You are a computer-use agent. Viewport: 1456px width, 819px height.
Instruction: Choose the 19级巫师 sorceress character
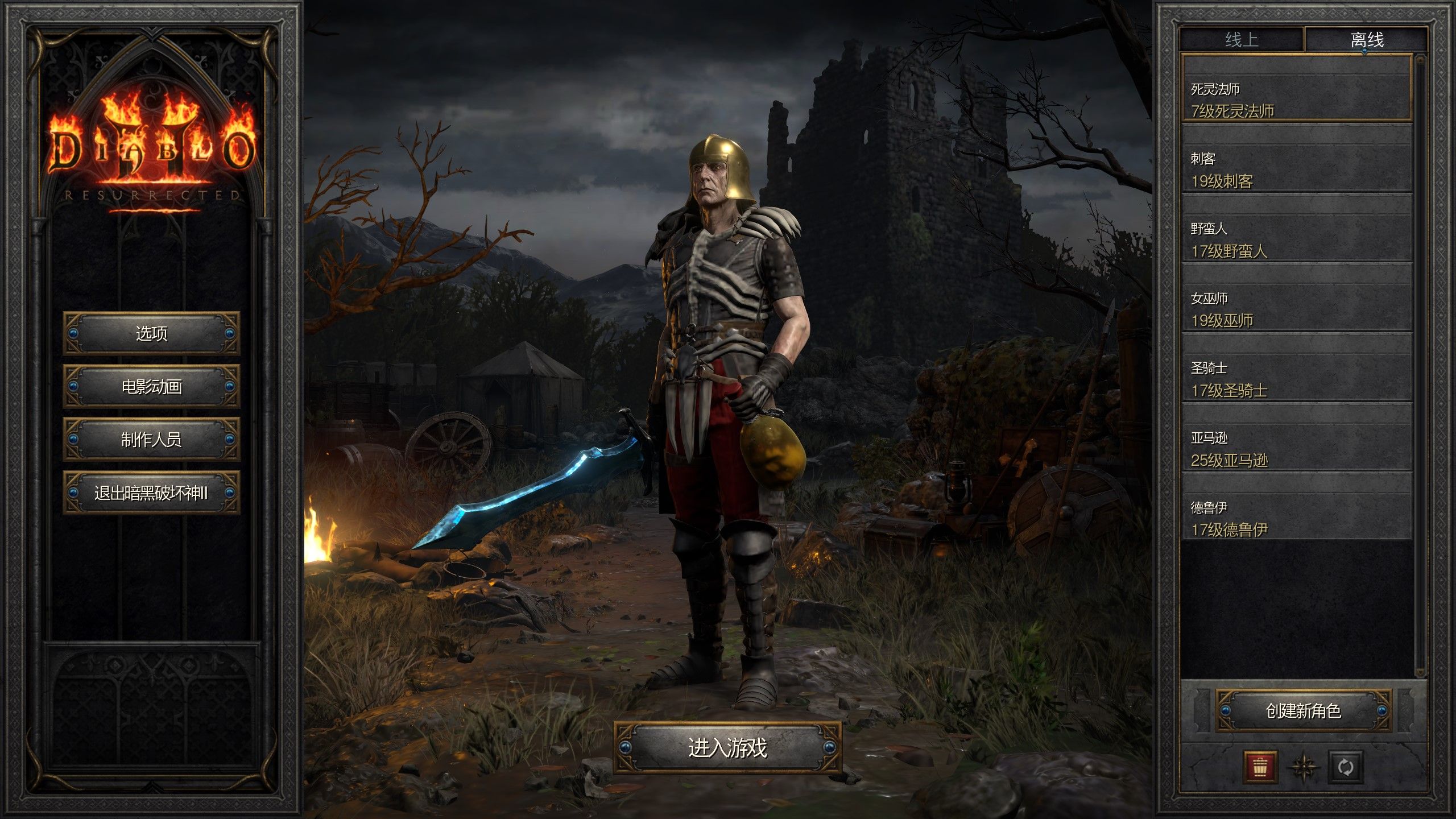tap(1297, 309)
